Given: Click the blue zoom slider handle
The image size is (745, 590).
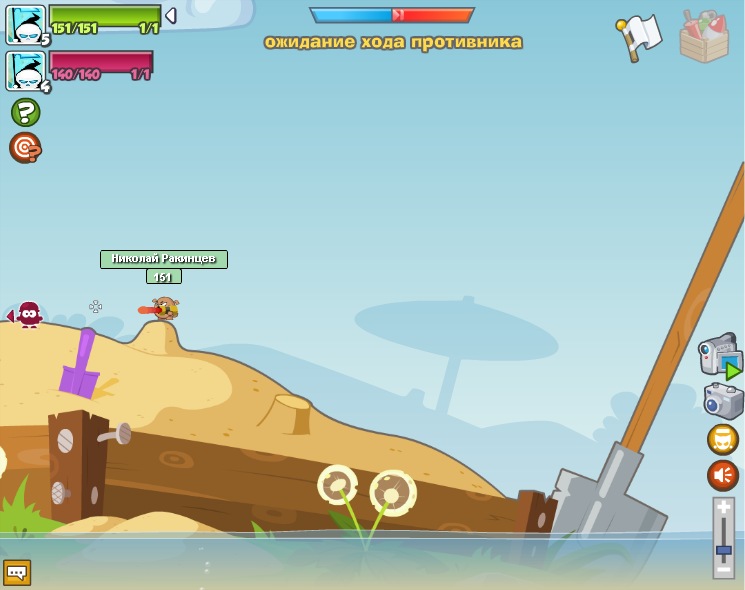Looking at the screenshot, I should click(x=723, y=550).
